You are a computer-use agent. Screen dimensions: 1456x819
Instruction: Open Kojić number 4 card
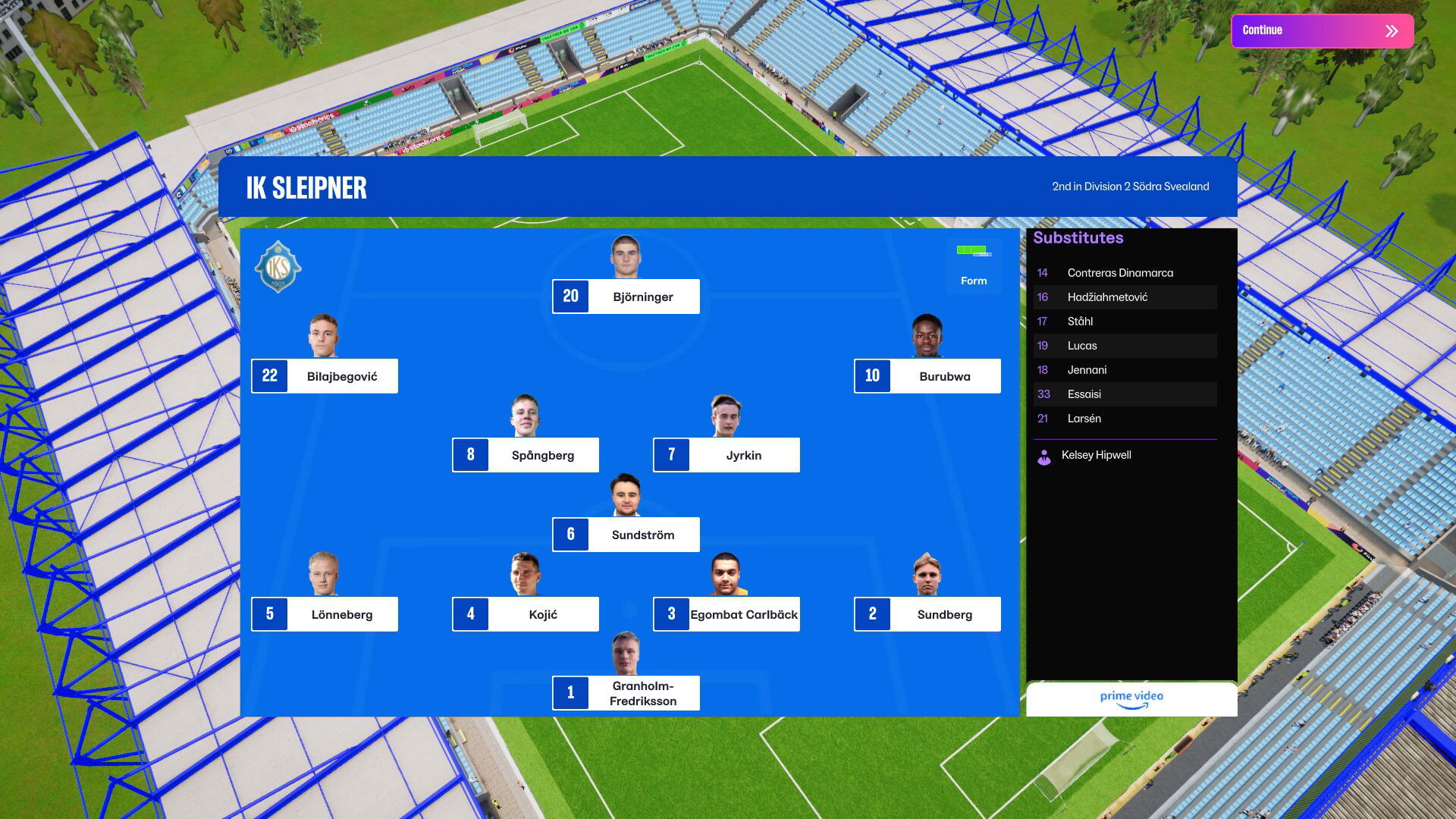click(x=526, y=614)
